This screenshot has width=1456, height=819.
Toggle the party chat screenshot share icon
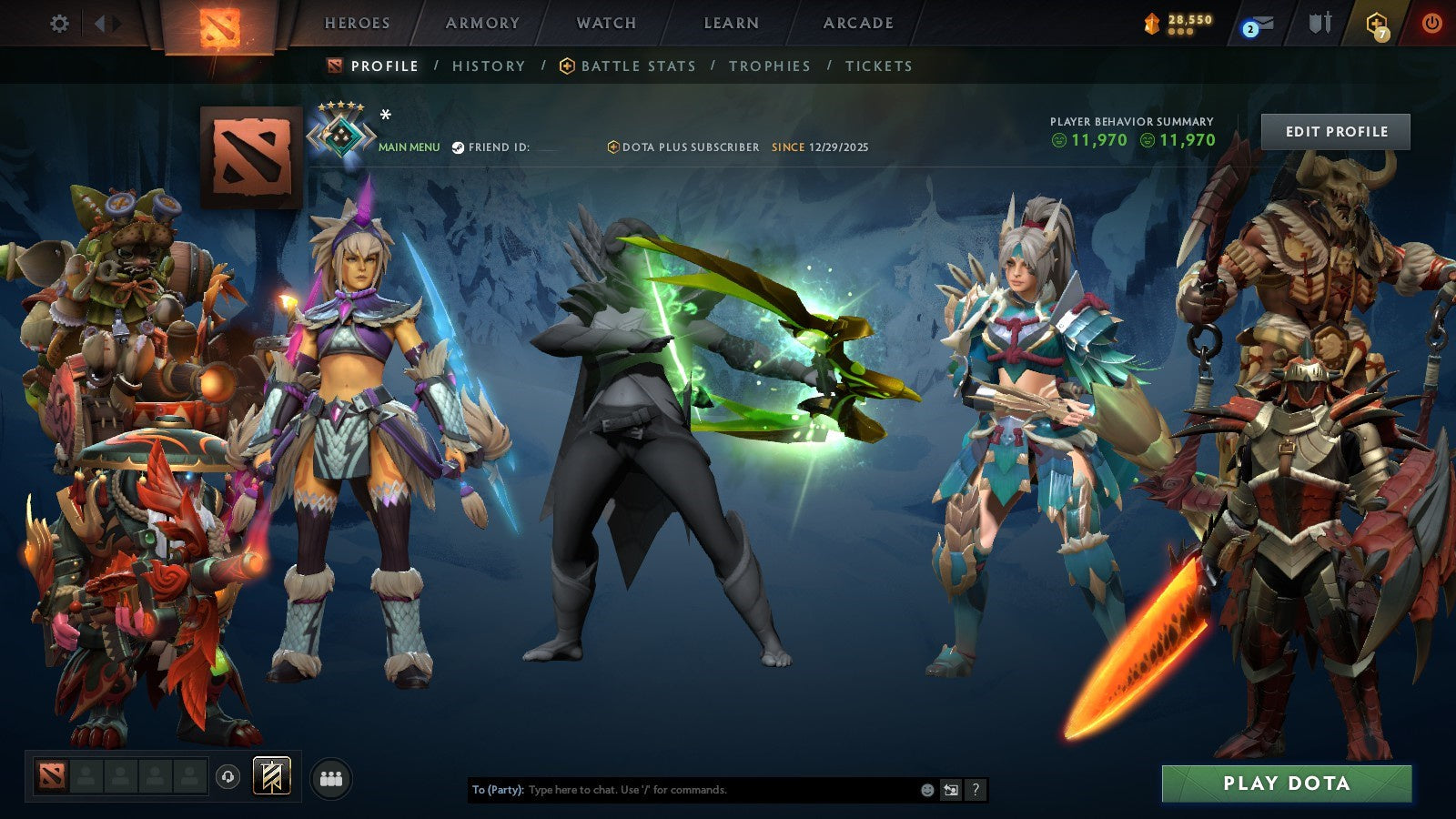click(x=950, y=790)
